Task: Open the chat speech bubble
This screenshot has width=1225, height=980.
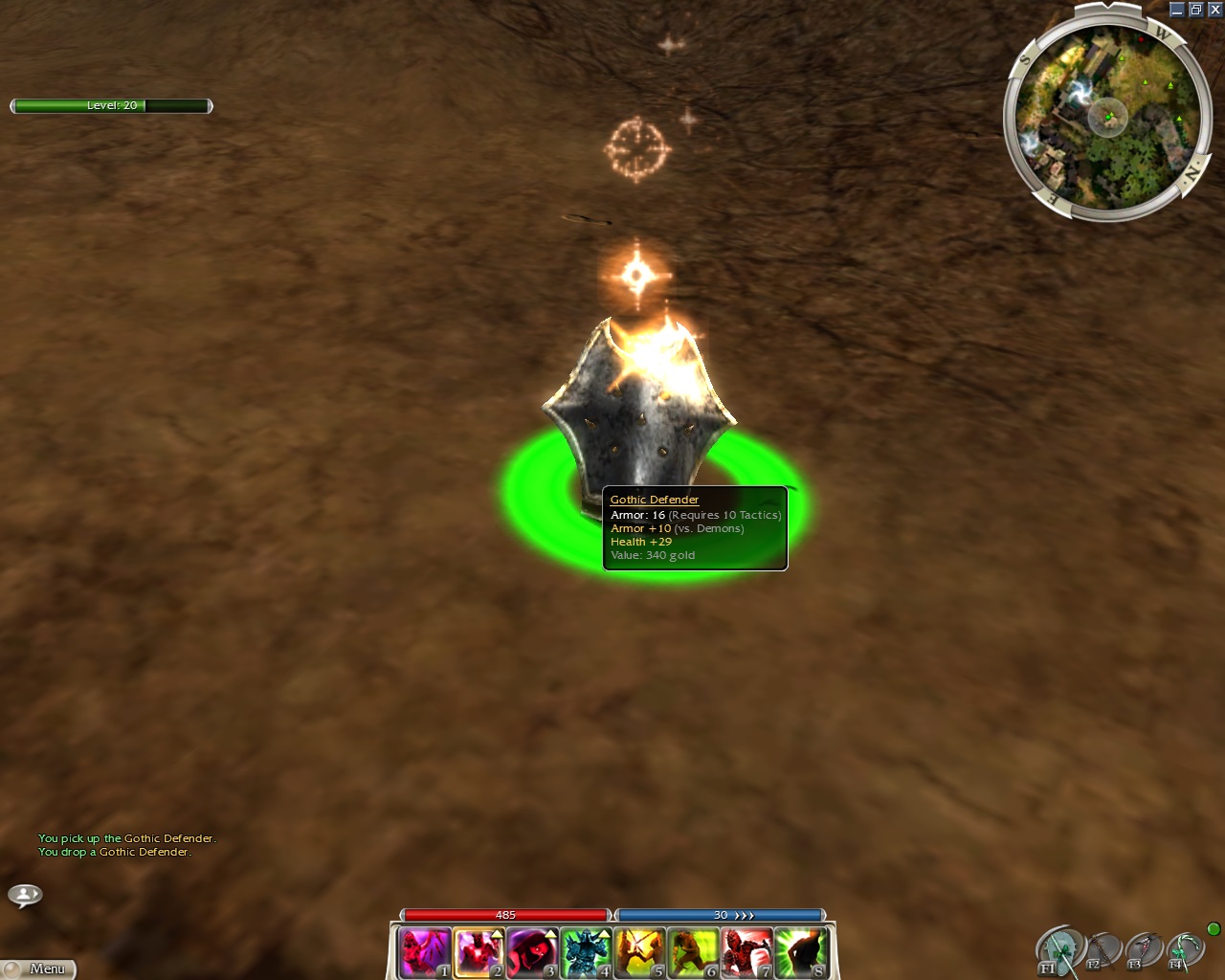Action: [25, 895]
